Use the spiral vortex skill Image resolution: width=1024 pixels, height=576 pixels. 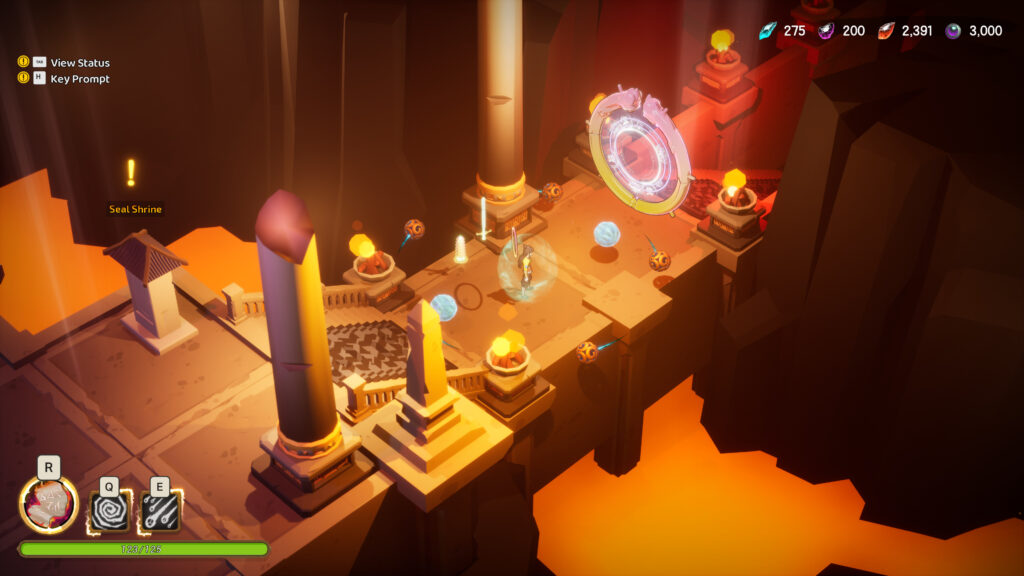[x=109, y=511]
